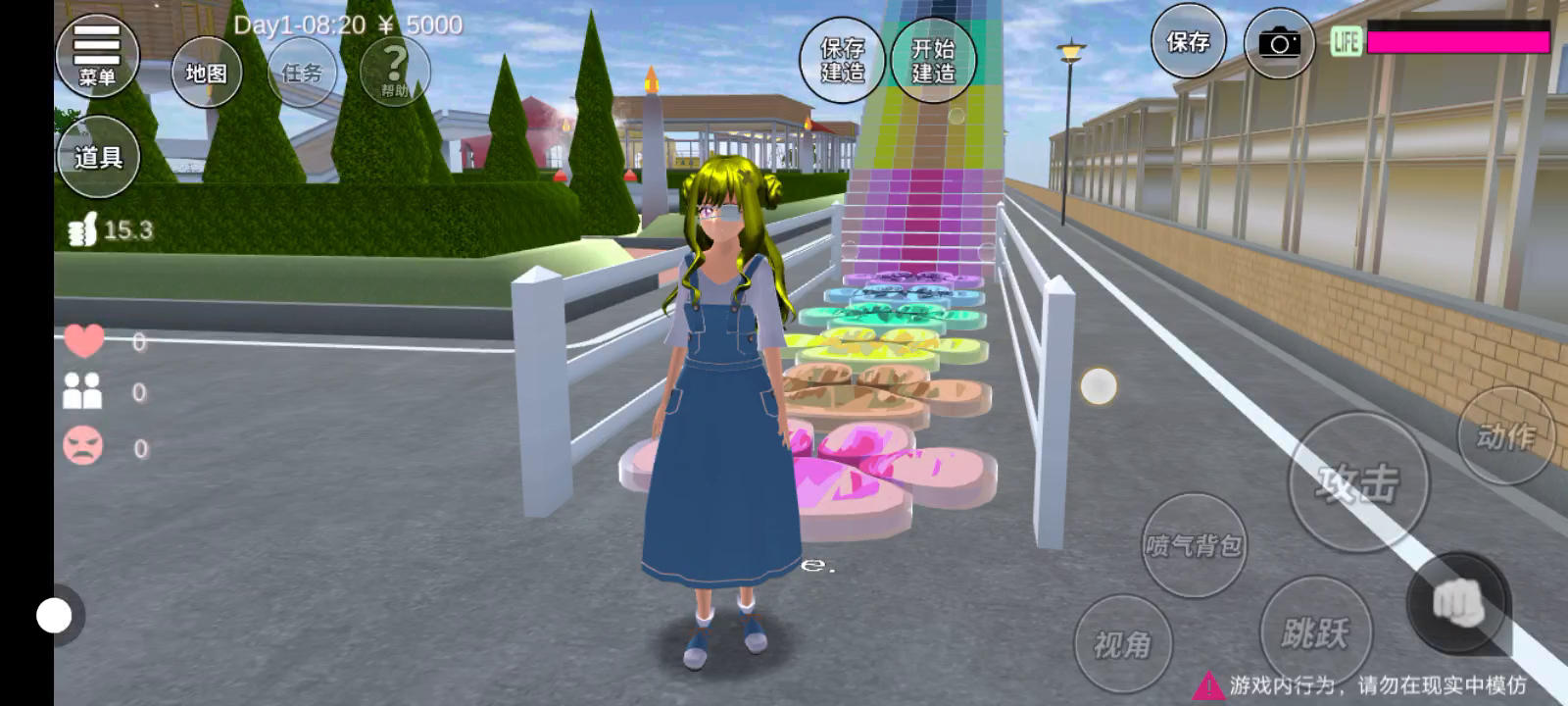1568x706 pixels.
Task: Activate the 喷气背包 jetpack
Action: point(1194,544)
